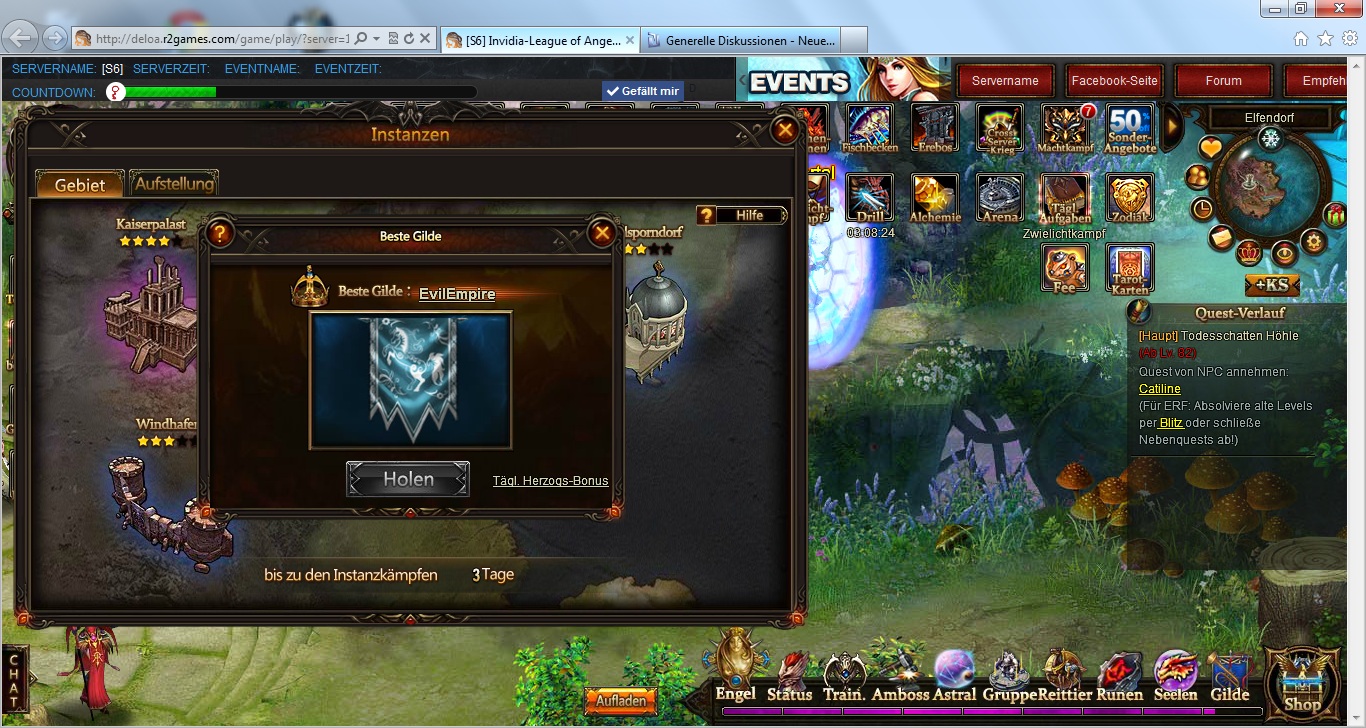
Task: Click the Aufladen recharge button
Action: click(x=621, y=701)
